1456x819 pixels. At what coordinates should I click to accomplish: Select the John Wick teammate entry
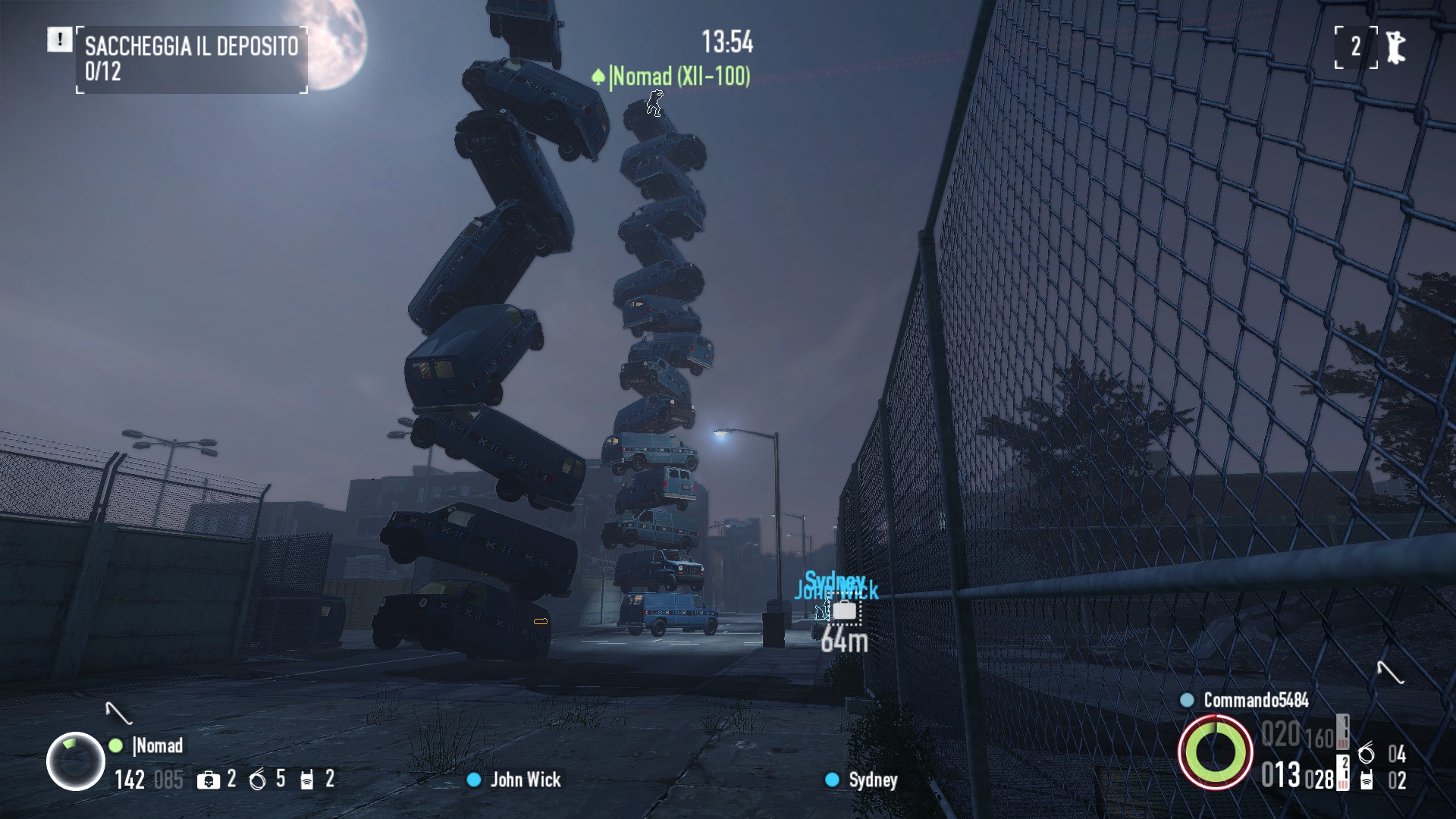click(x=525, y=780)
